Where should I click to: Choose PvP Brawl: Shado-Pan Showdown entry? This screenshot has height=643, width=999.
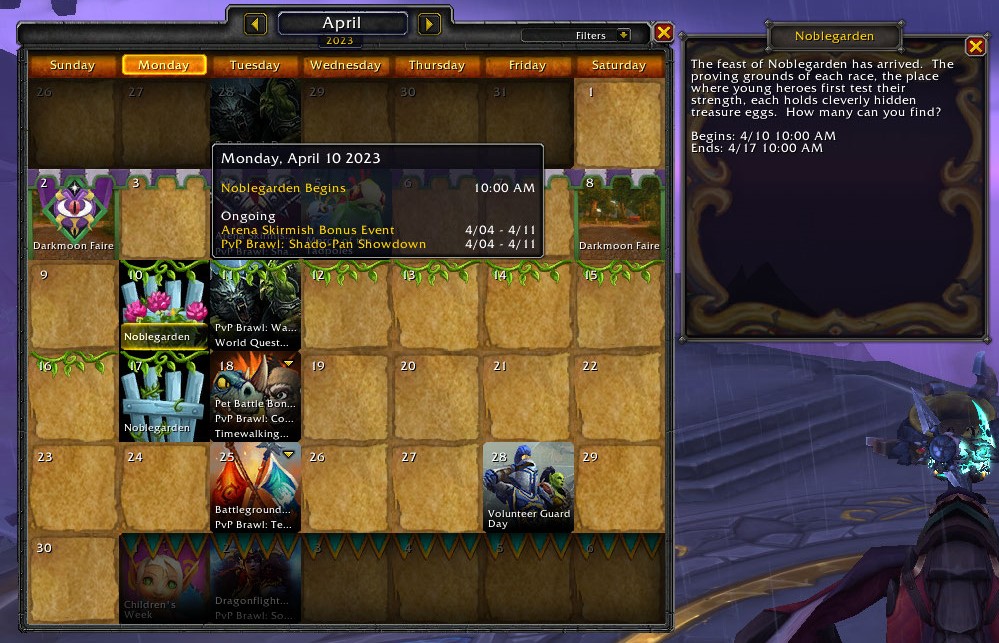(323, 244)
